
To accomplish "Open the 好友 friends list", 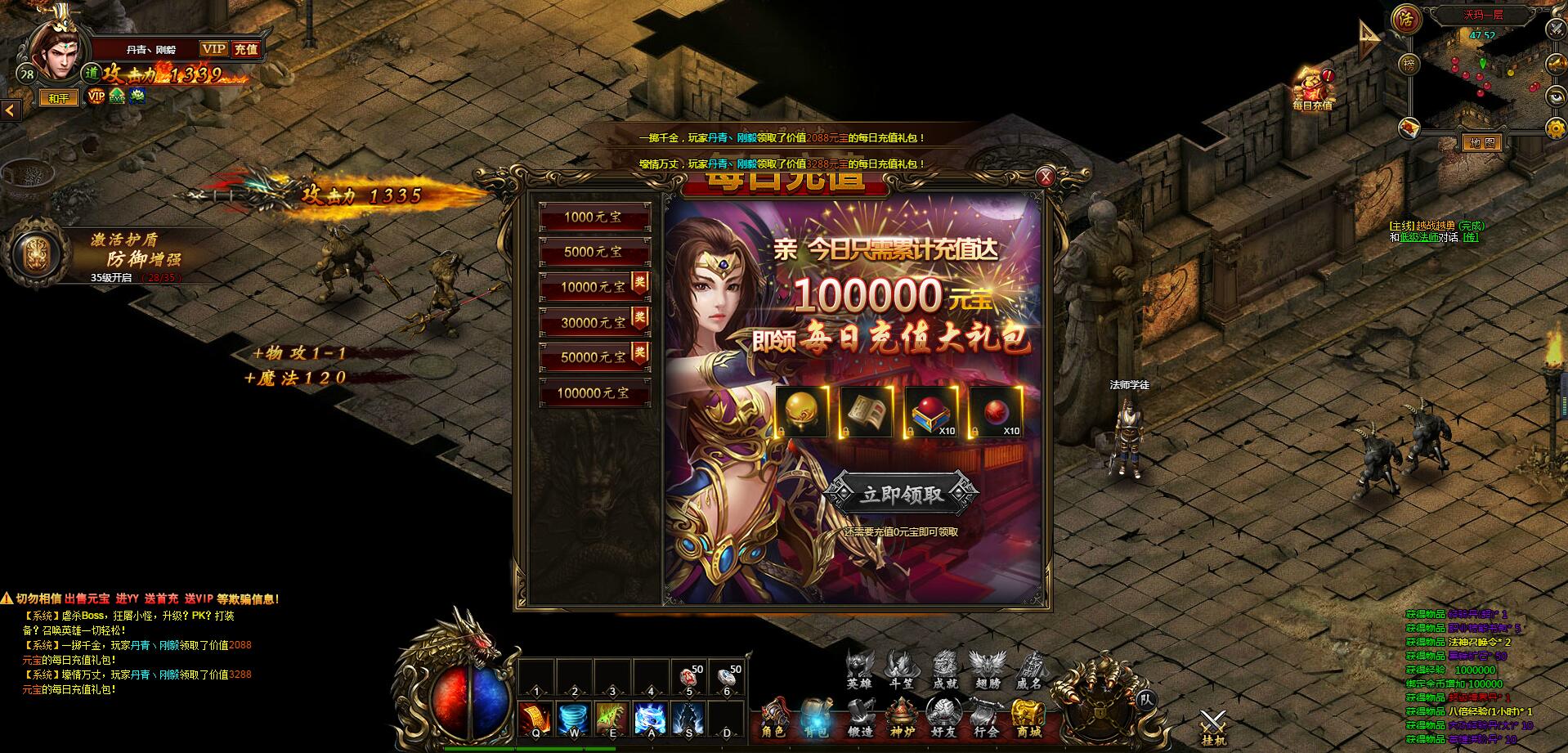I will pyautogui.click(x=943, y=718).
